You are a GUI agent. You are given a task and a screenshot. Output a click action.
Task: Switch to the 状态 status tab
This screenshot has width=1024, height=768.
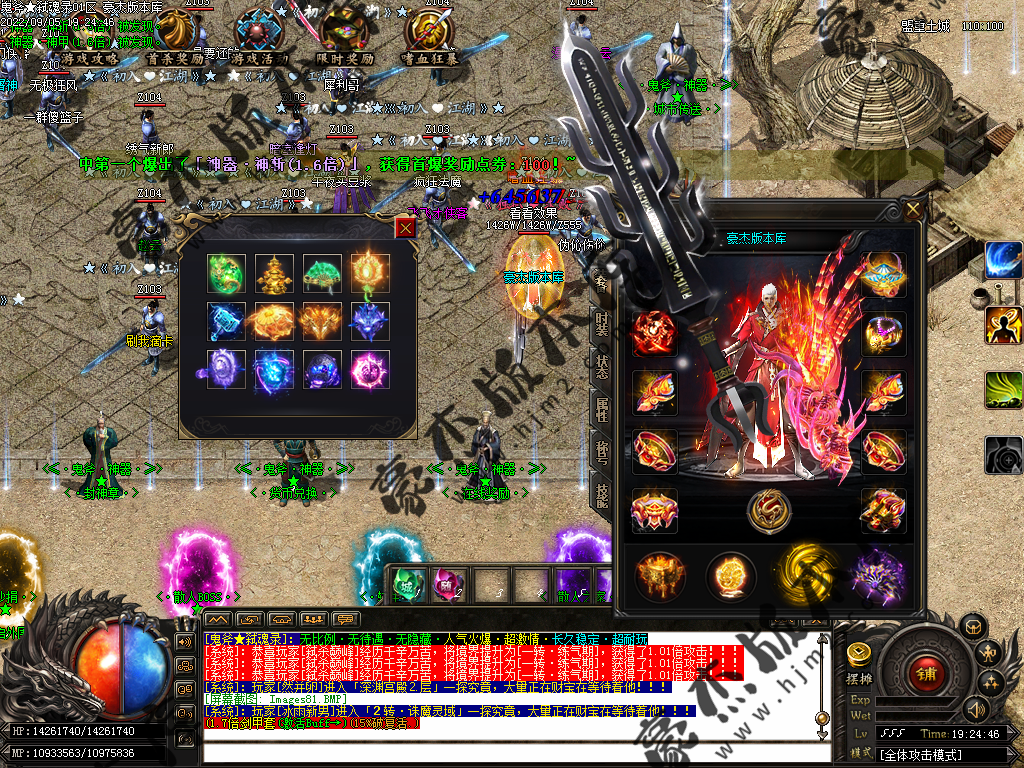click(x=602, y=366)
